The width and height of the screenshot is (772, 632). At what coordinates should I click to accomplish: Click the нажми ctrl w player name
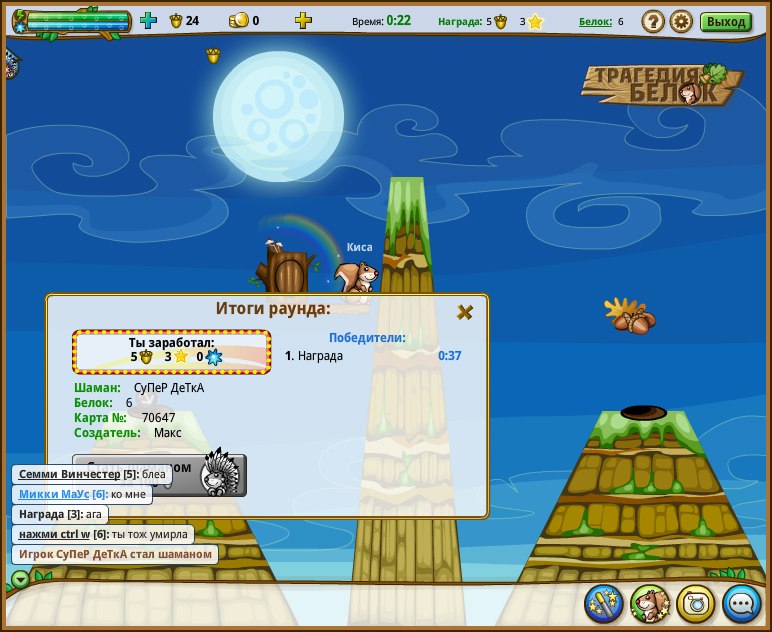coord(54,534)
